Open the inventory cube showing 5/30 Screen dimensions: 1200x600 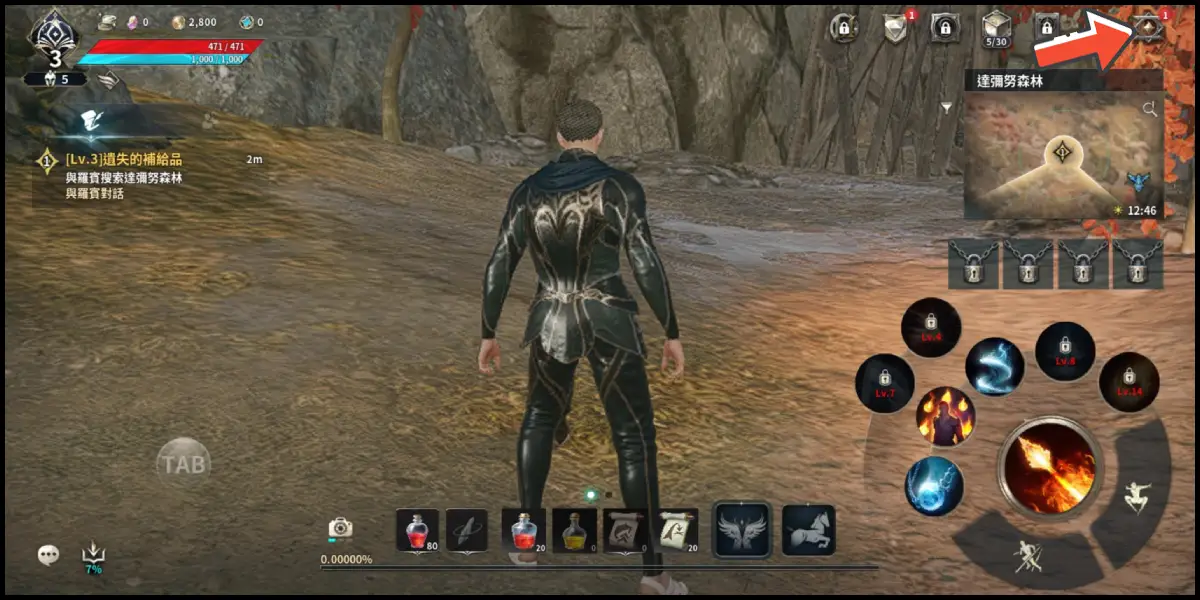[x=996, y=28]
